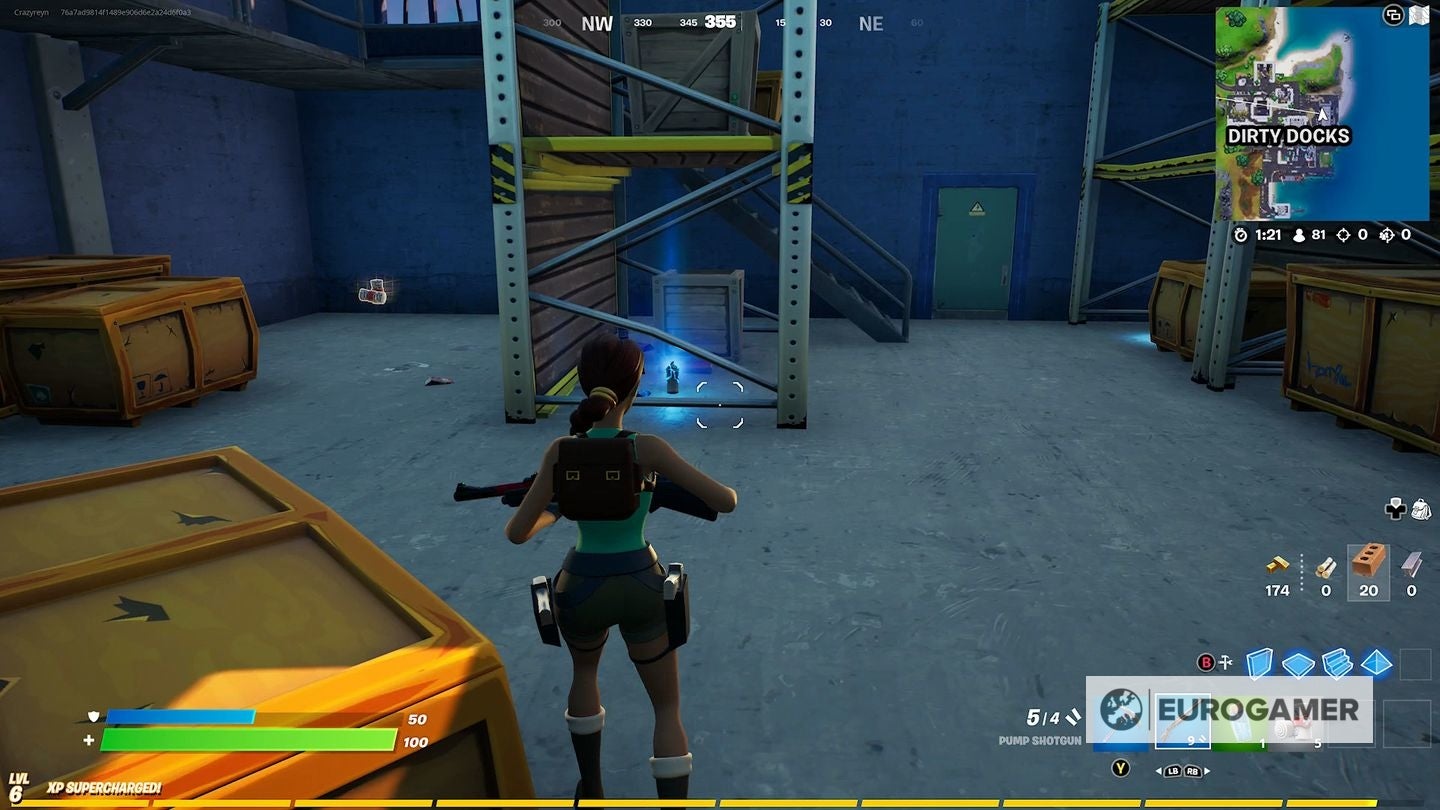Image resolution: width=1440 pixels, height=810 pixels.
Task: Cycle to previous weapon with the LB arrow
Action: pyautogui.click(x=1172, y=771)
